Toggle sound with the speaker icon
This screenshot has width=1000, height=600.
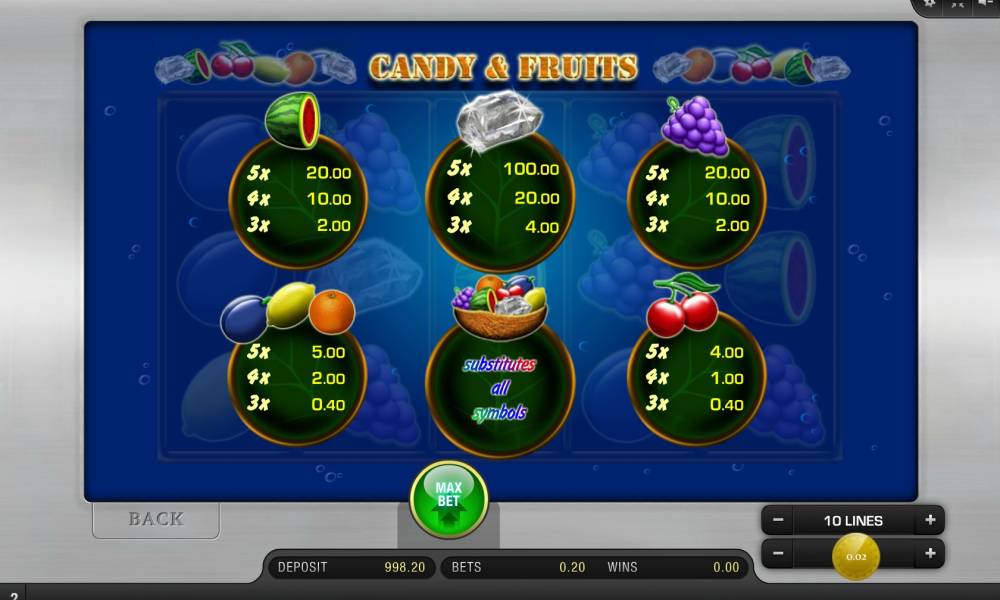point(985,4)
